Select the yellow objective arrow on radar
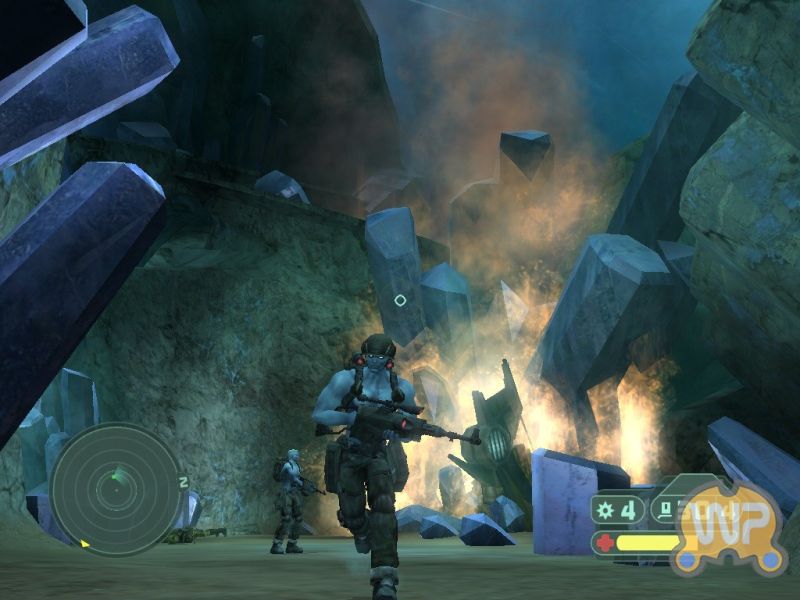Viewport: 800px width, 600px height. click(x=85, y=545)
